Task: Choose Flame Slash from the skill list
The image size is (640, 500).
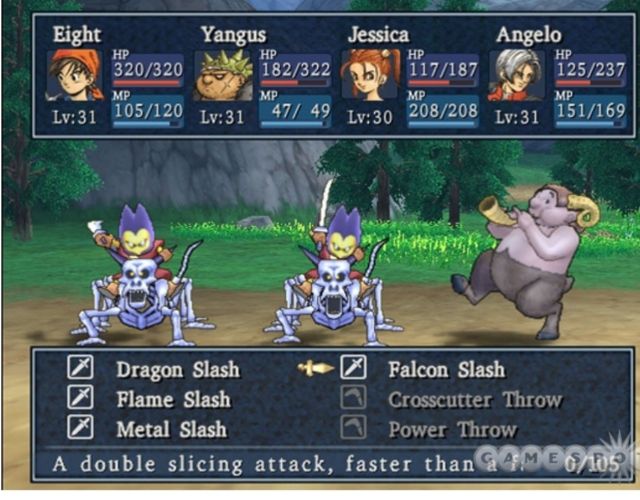Action: [x=173, y=399]
